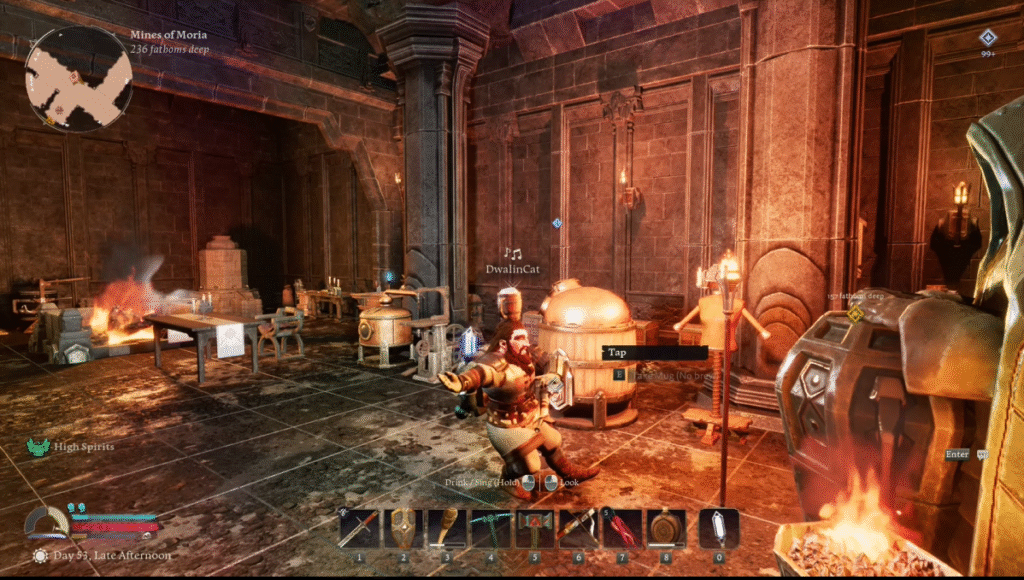
Task: Select the war hammer hotbar slot
Action: (534, 528)
